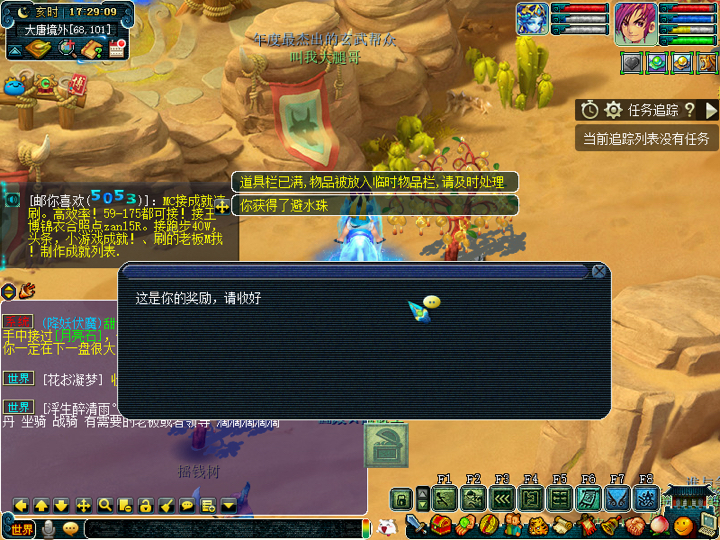The height and width of the screenshot is (540, 720).
Task: Open the world map globe icon
Action: [68, 50]
